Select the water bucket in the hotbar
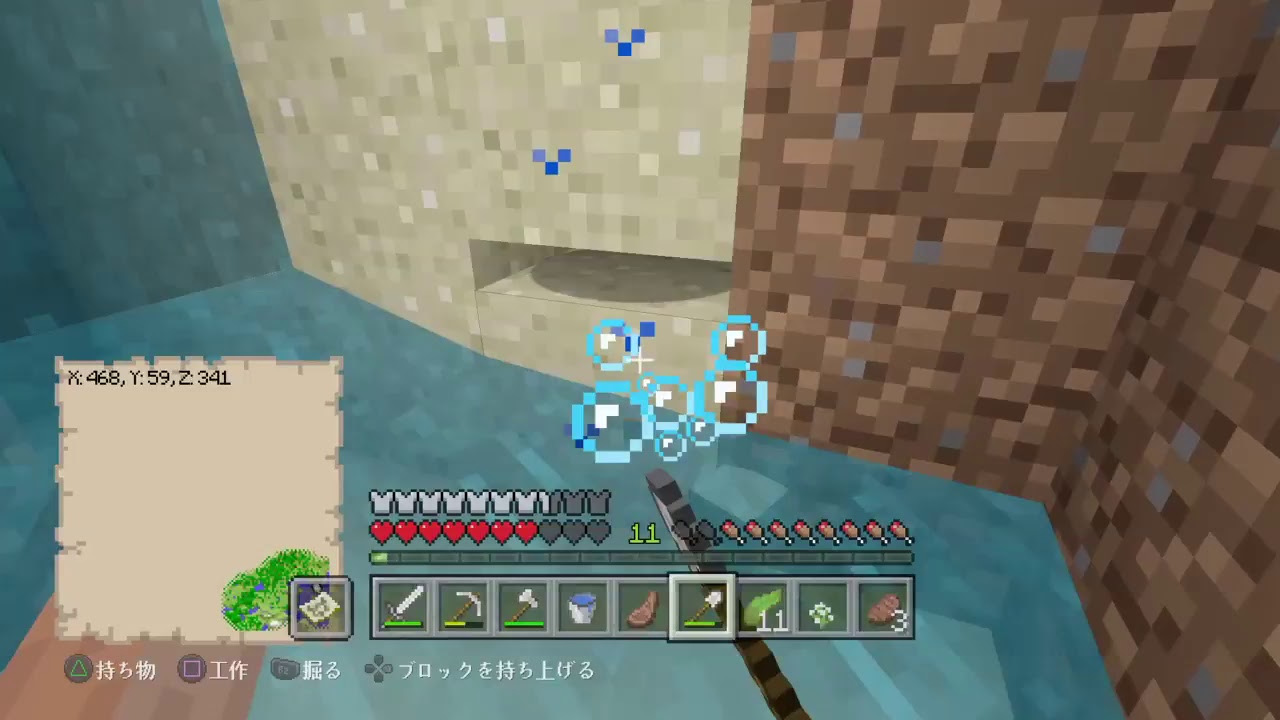Image resolution: width=1280 pixels, height=720 pixels. coord(583,605)
